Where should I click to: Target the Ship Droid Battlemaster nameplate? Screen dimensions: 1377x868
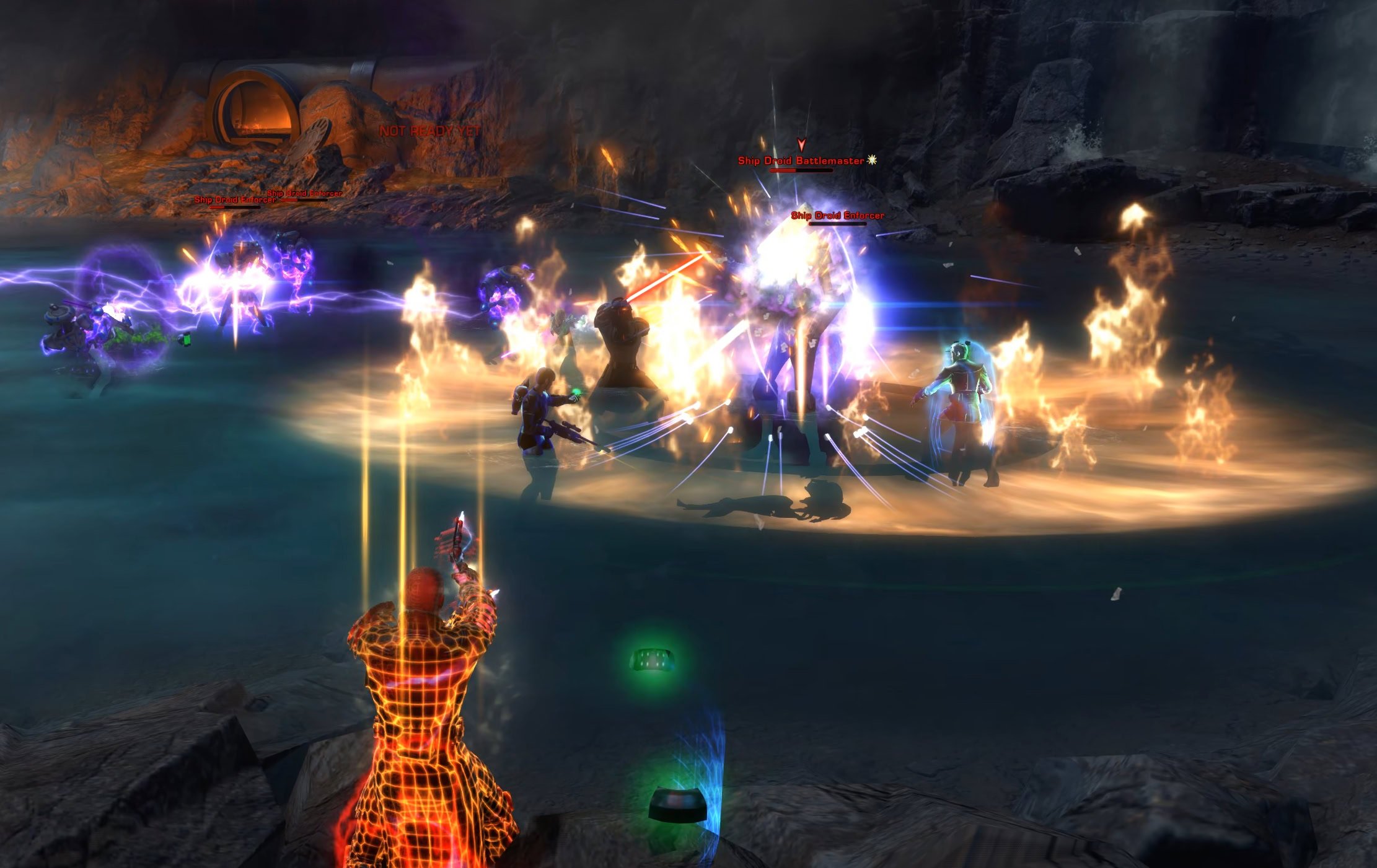click(801, 161)
